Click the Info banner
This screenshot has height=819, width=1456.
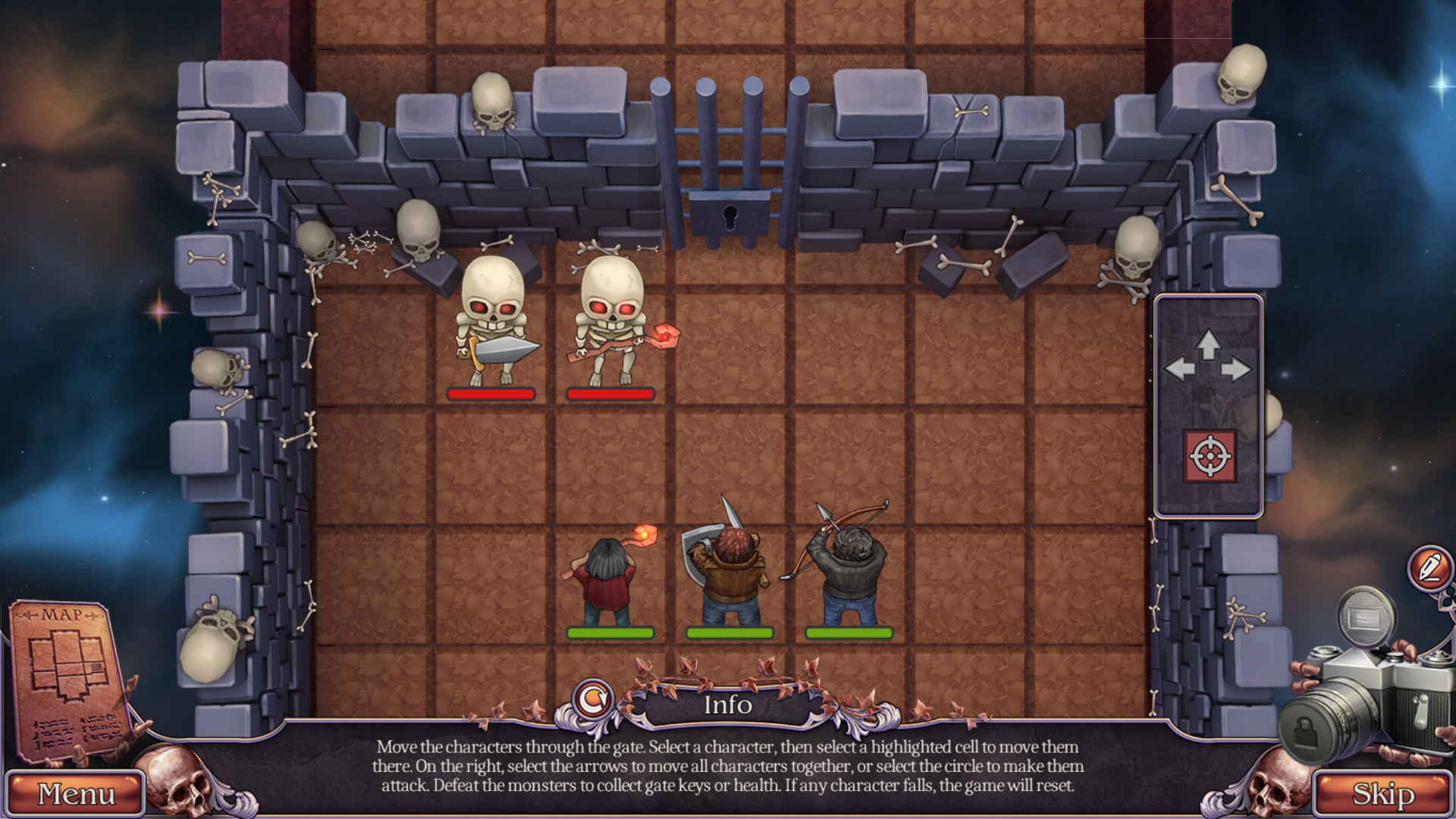click(x=729, y=705)
